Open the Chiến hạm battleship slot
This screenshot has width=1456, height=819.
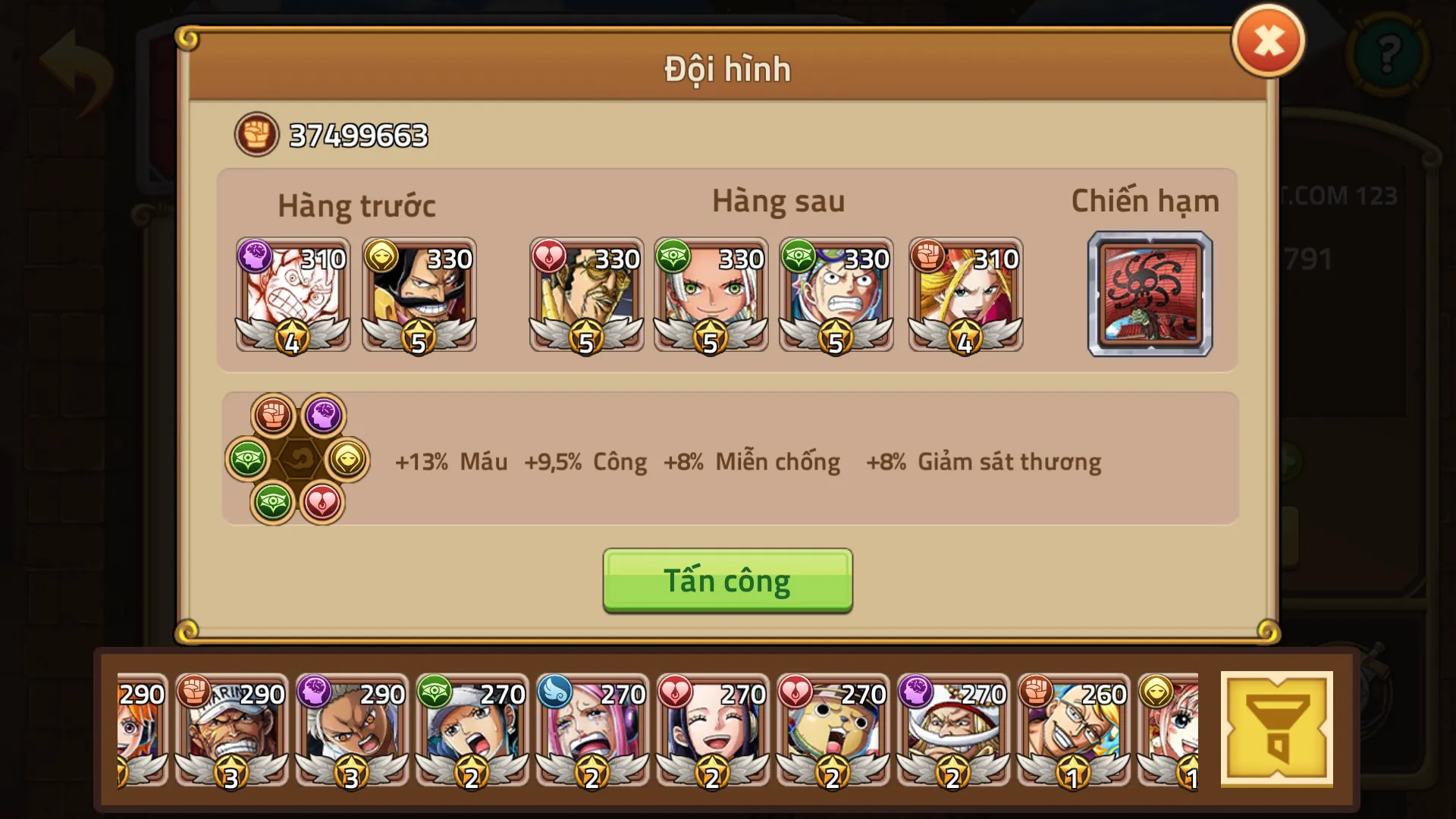pos(1150,294)
